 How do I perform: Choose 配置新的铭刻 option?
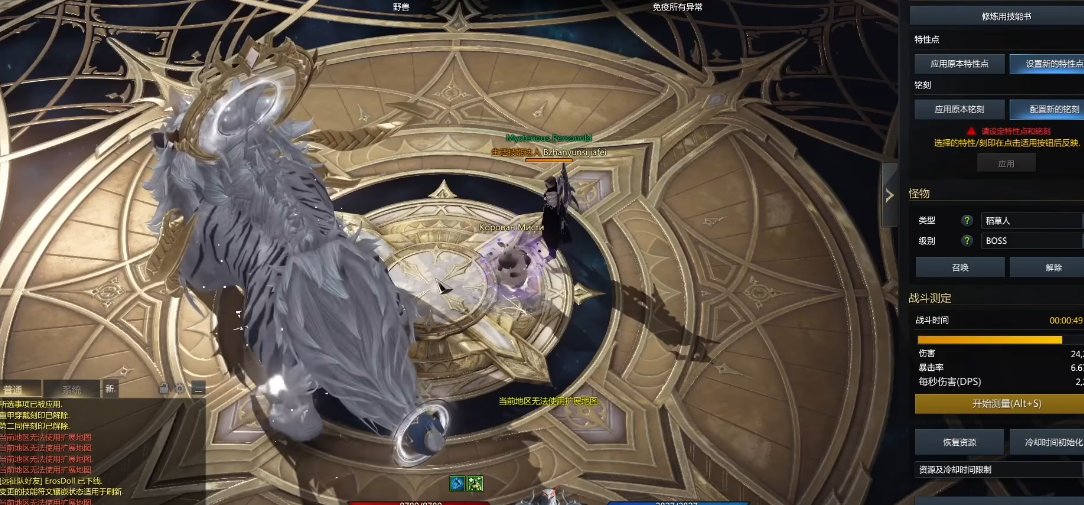1046,109
